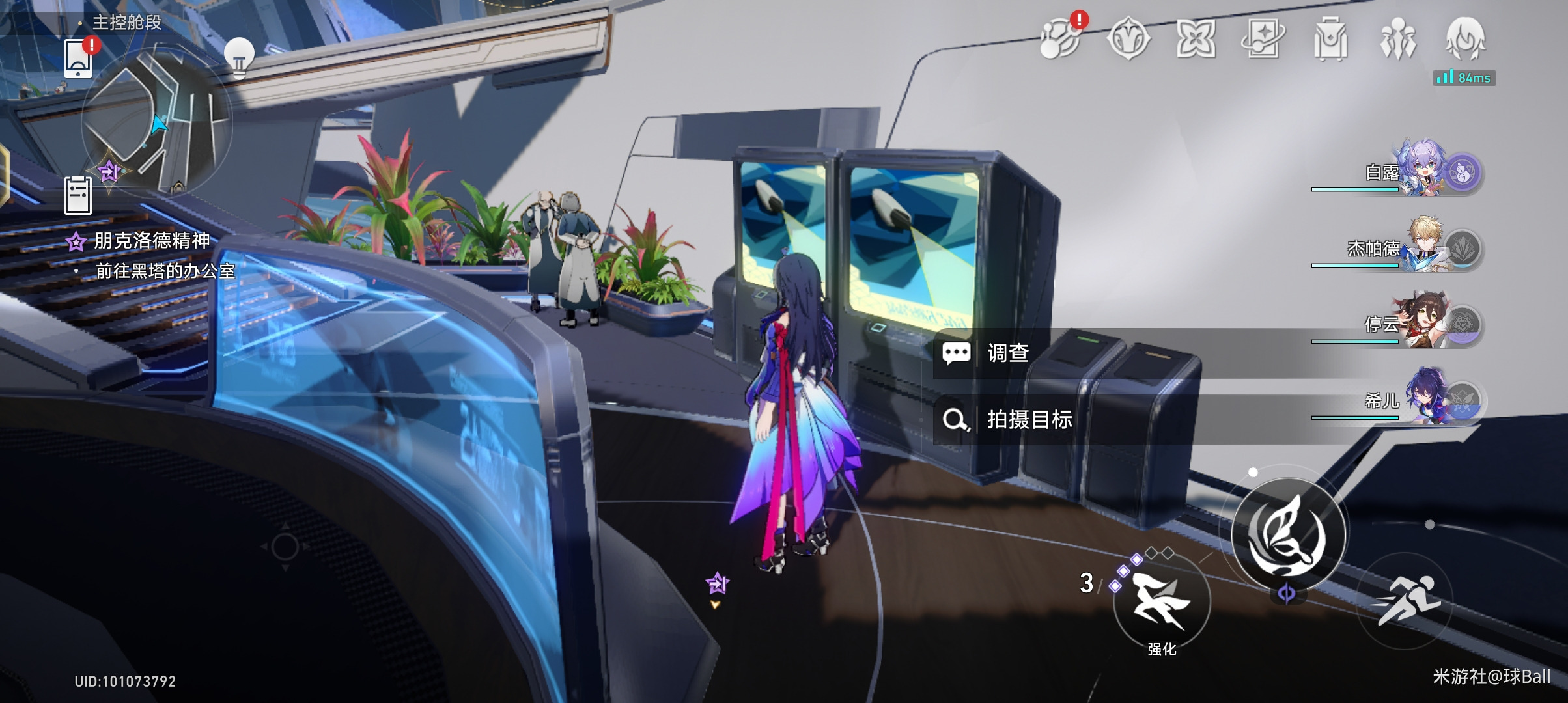Open the character portrait menu icon
Viewport: 1568px width, 703px height.
(x=1465, y=39)
